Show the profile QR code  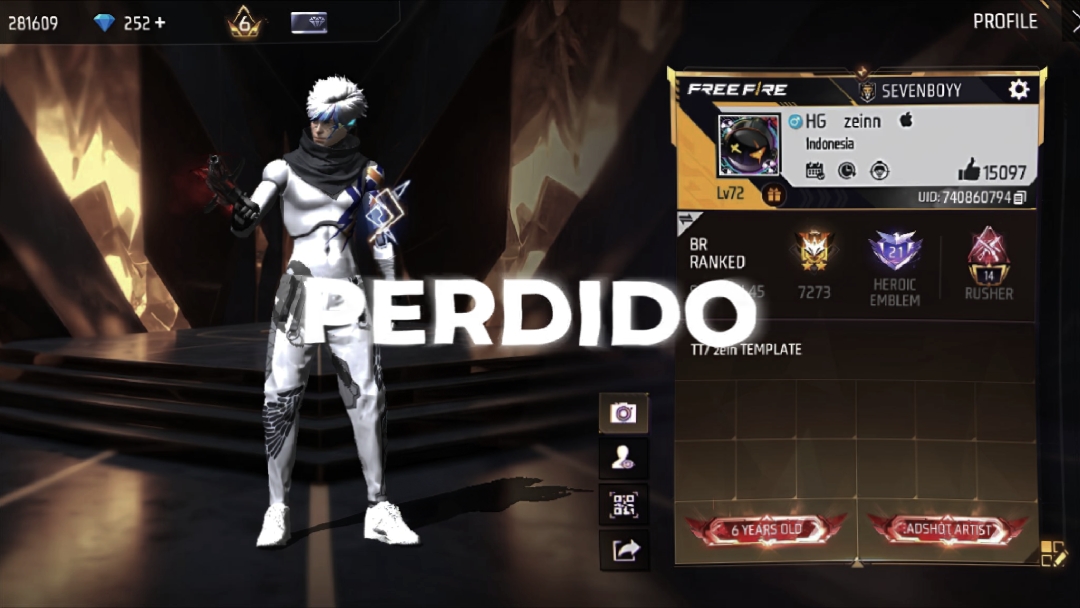[623, 504]
